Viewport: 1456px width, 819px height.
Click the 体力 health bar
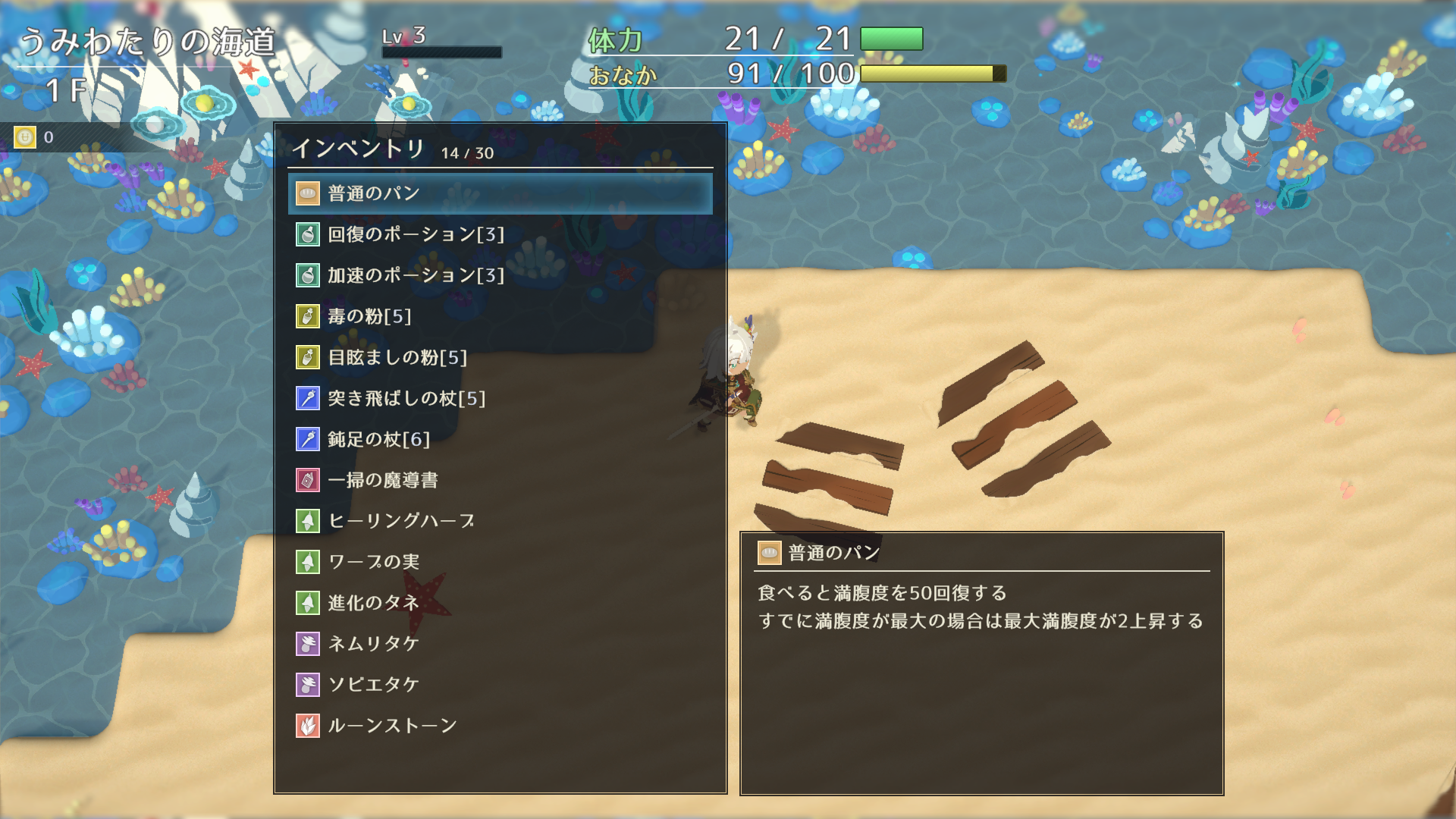(891, 39)
